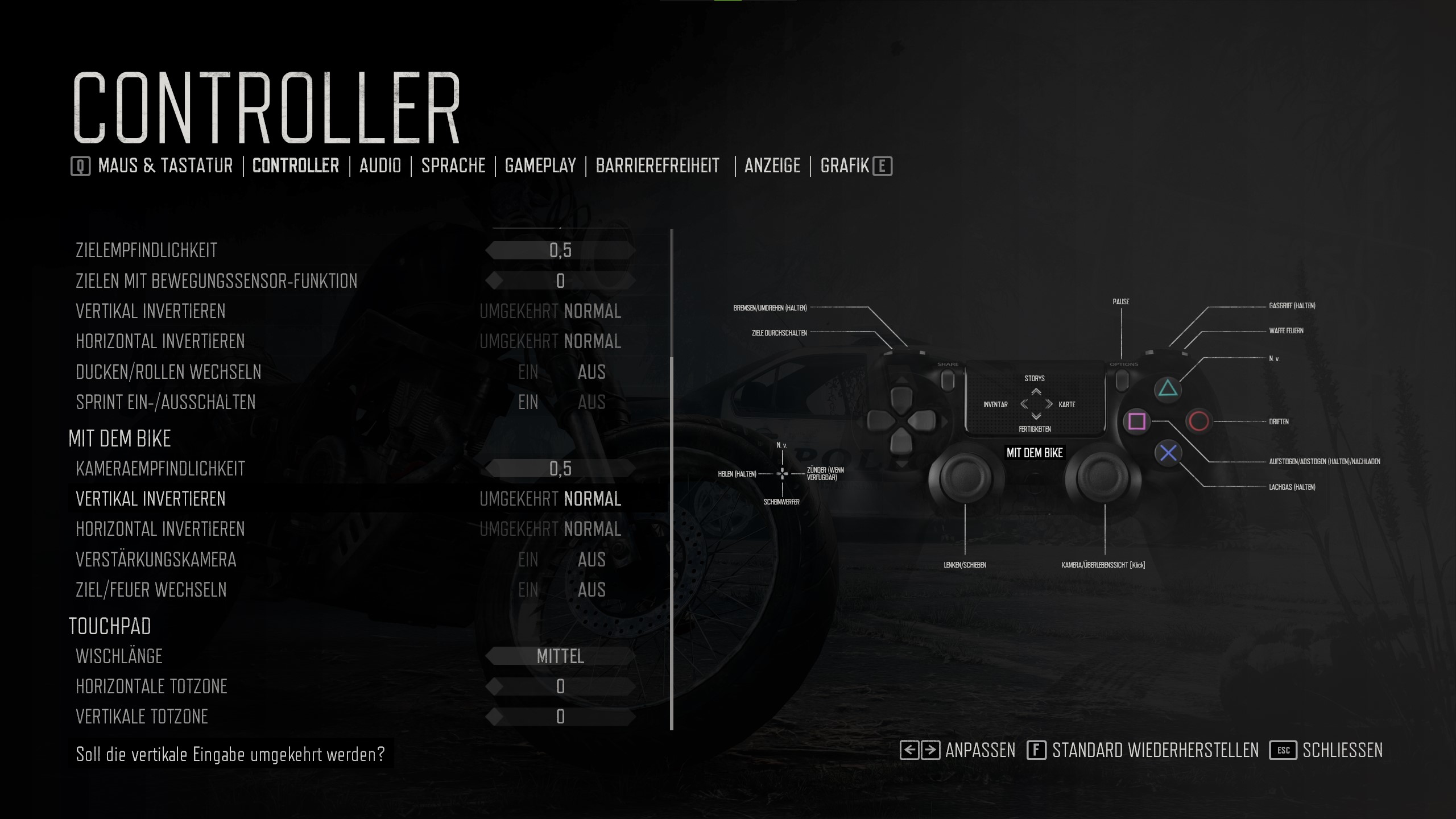Switch to the Anzeige tab

772,166
